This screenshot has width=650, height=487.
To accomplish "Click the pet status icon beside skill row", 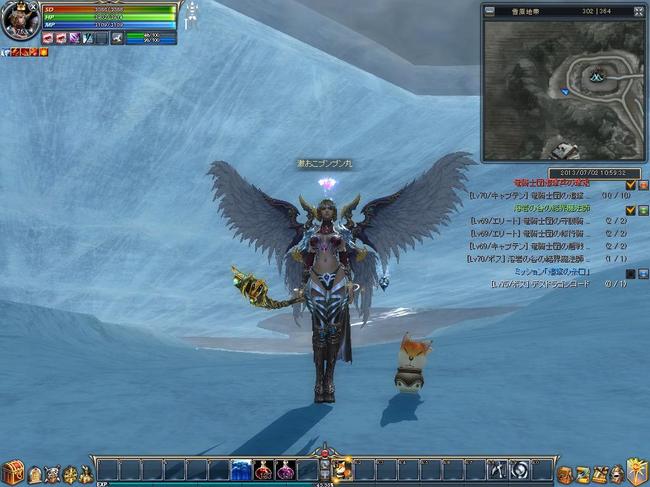I will tap(117, 38).
